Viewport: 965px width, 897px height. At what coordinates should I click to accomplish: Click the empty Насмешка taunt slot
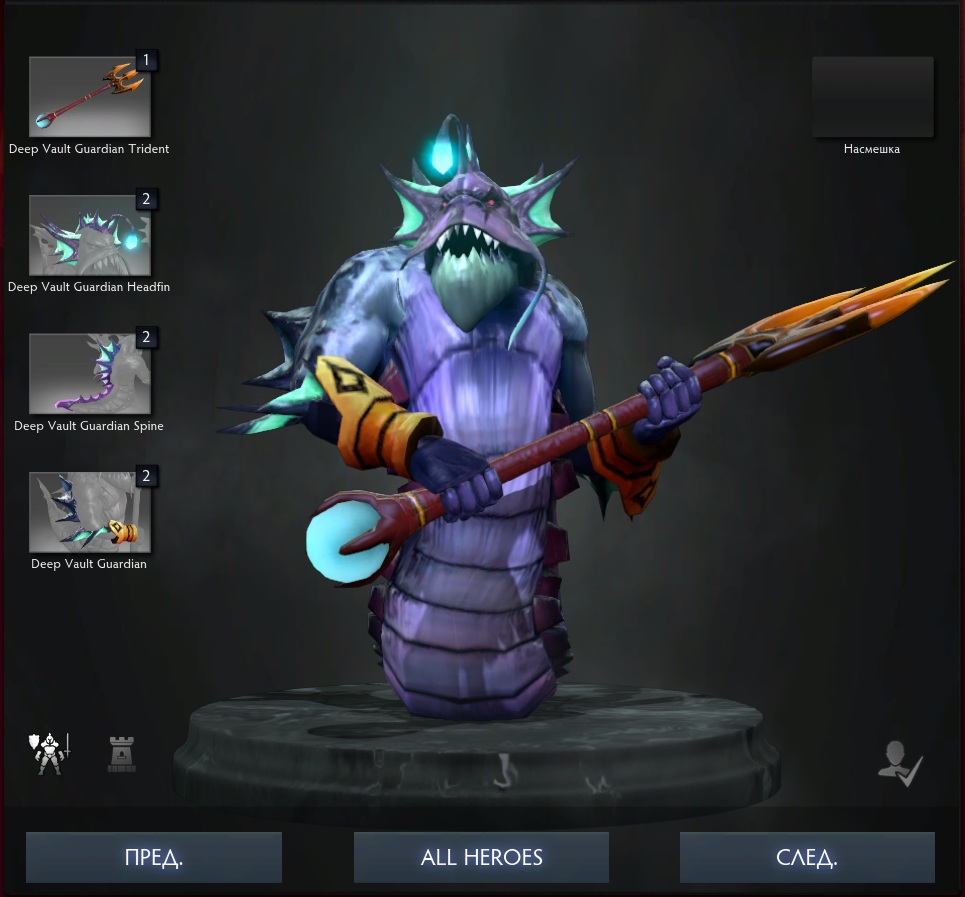pos(872,97)
